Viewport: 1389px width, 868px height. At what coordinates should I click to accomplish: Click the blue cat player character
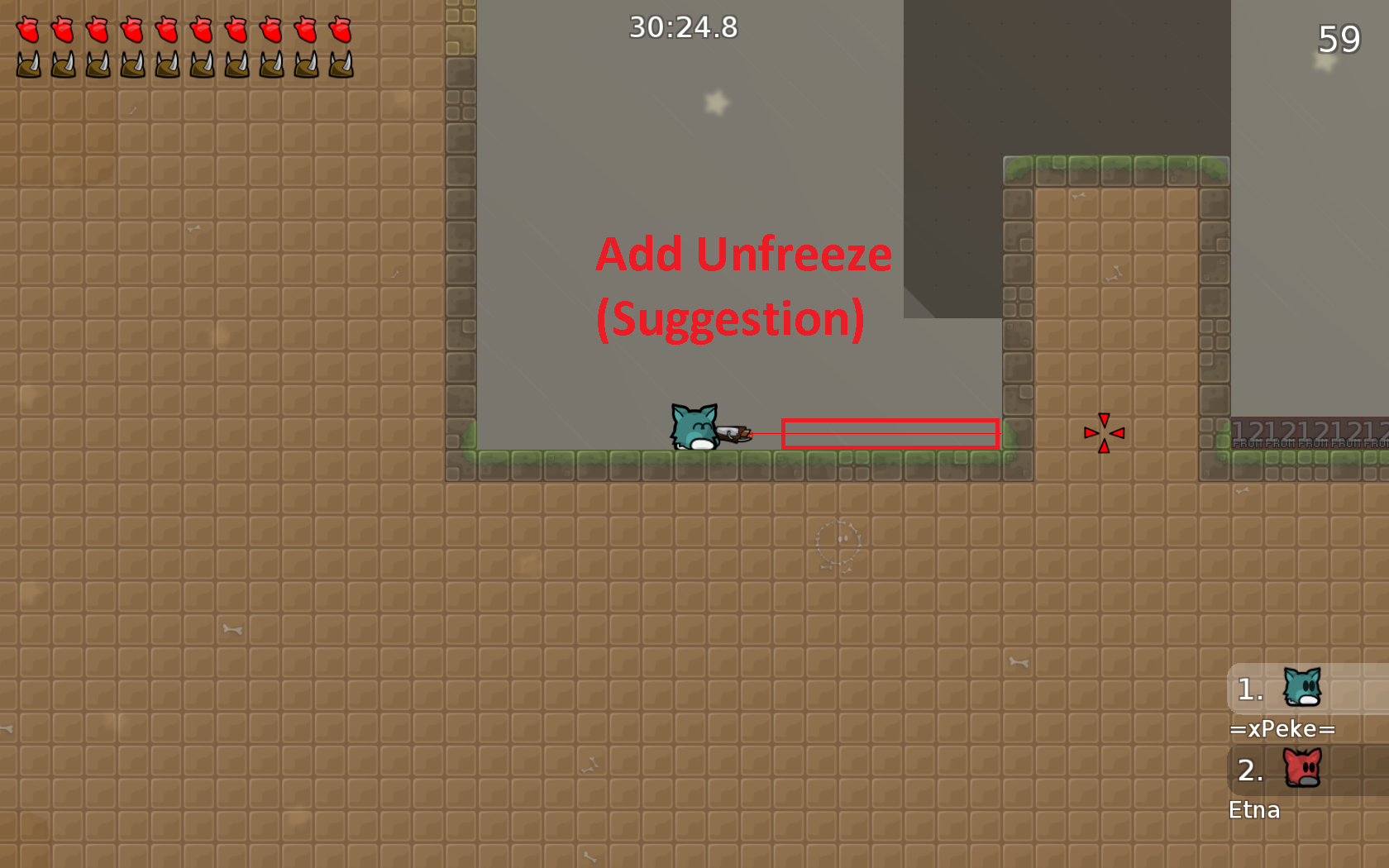[x=694, y=426]
